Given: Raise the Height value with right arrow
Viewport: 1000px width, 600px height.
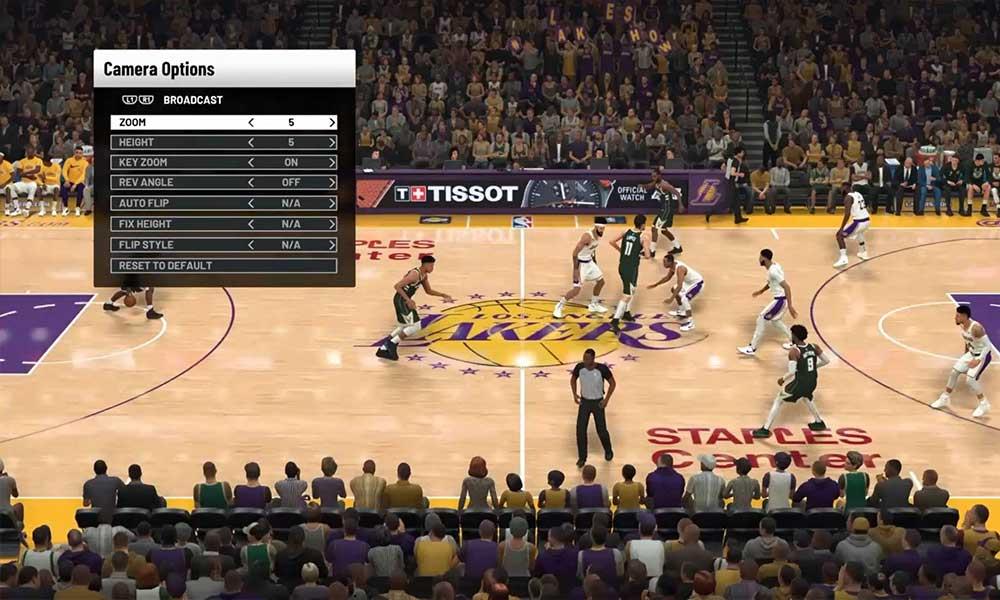Looking at the screenshot, I should [332, 142].
